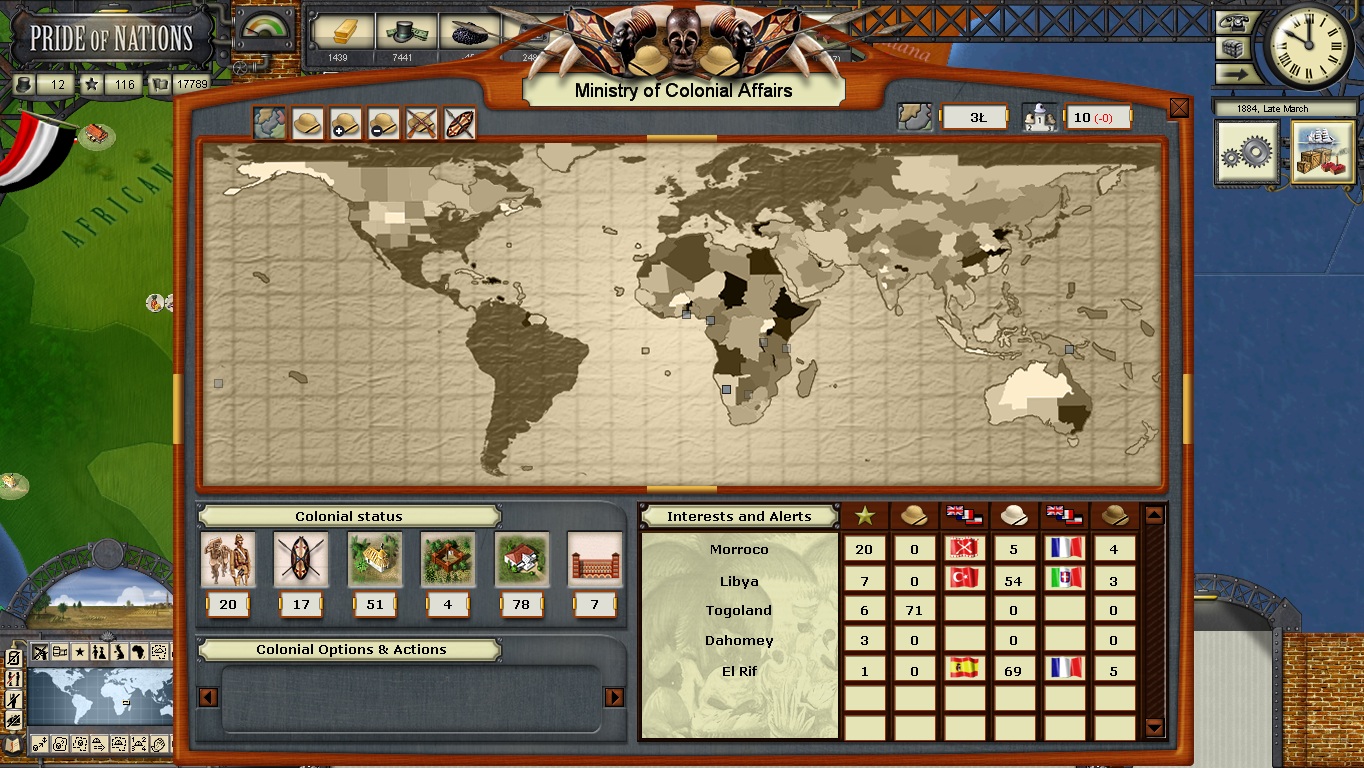
Task: Select the Libya interest entry
Action: (739, 581)
